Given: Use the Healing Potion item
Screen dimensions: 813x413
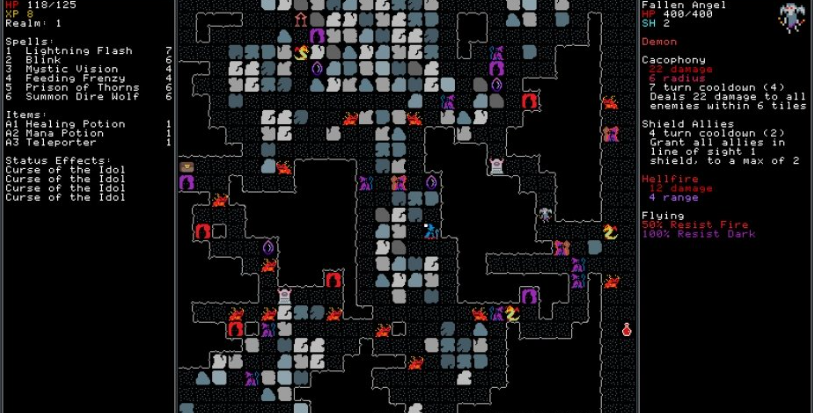Looking at the screenshot, I should click(x=68, y=124).
